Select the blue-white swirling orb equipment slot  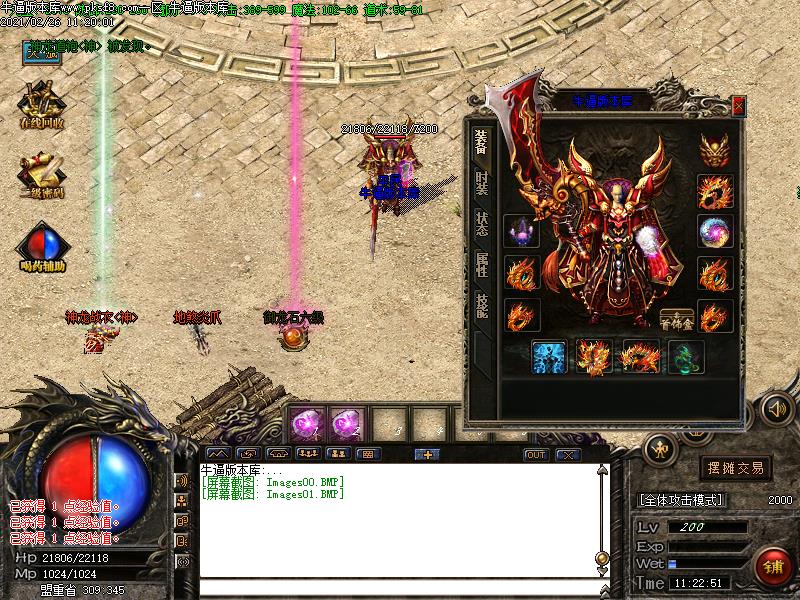coord(713,232)
